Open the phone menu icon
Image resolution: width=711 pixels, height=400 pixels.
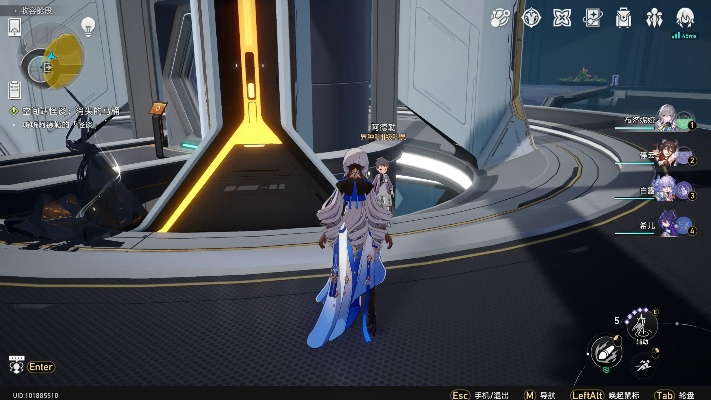[x=14, y=27]
